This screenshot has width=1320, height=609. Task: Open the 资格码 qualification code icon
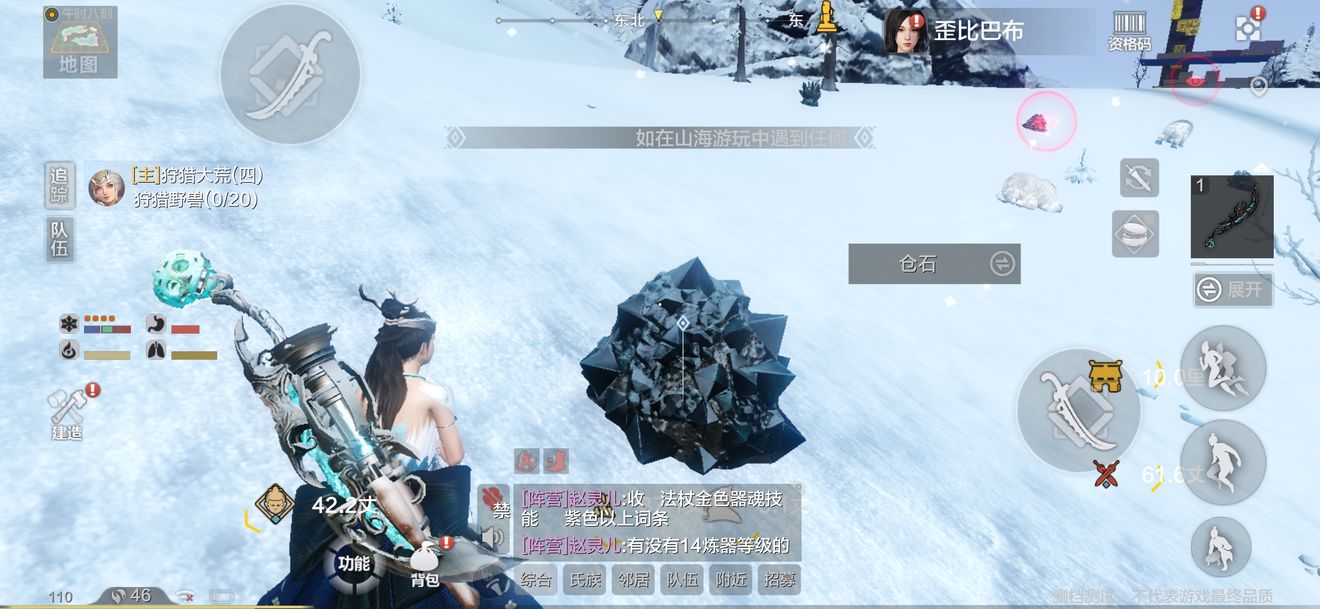(1129, 30)
